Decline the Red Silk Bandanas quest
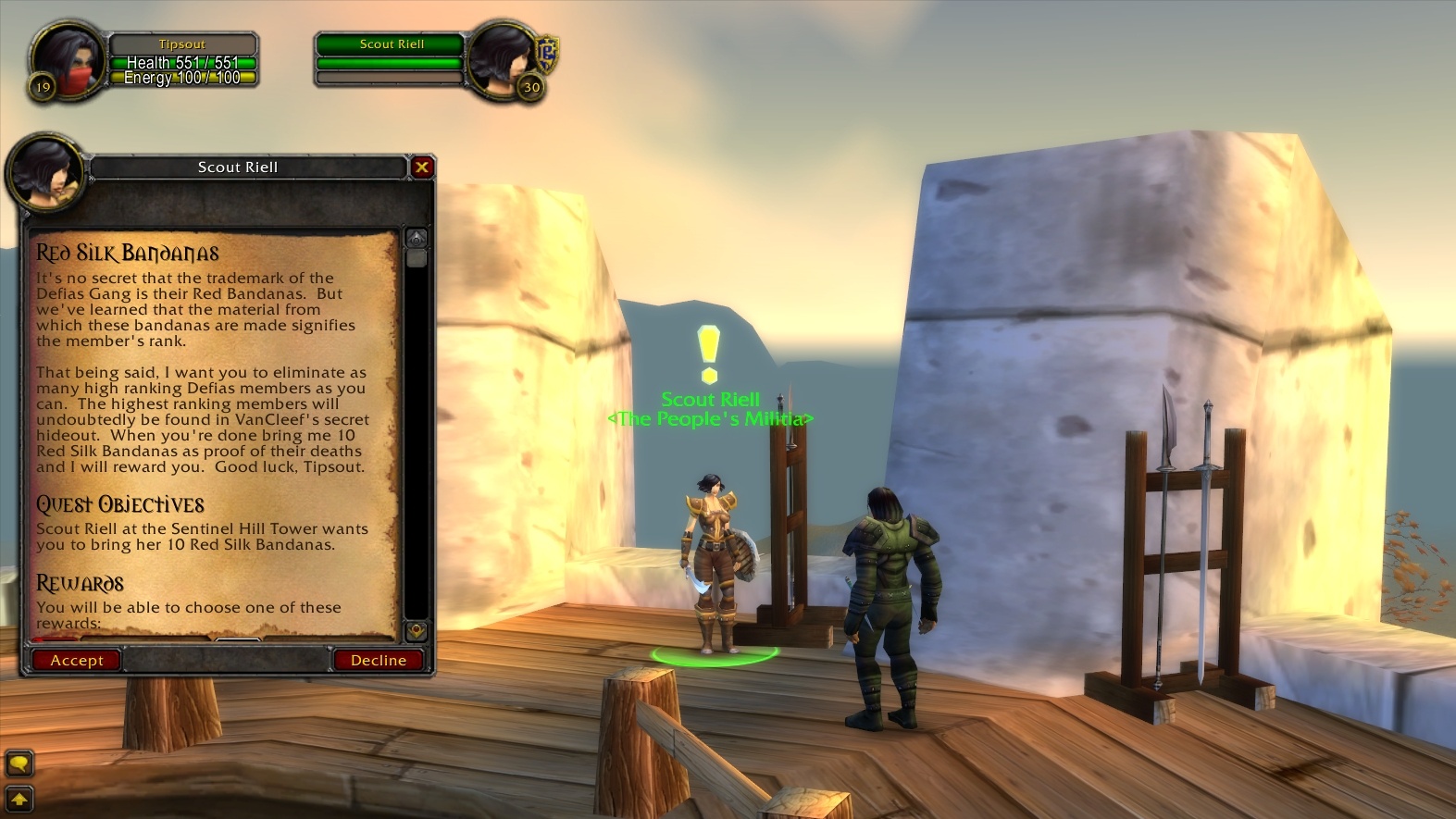Screen dimensions: 1456x819 point(378,660)
